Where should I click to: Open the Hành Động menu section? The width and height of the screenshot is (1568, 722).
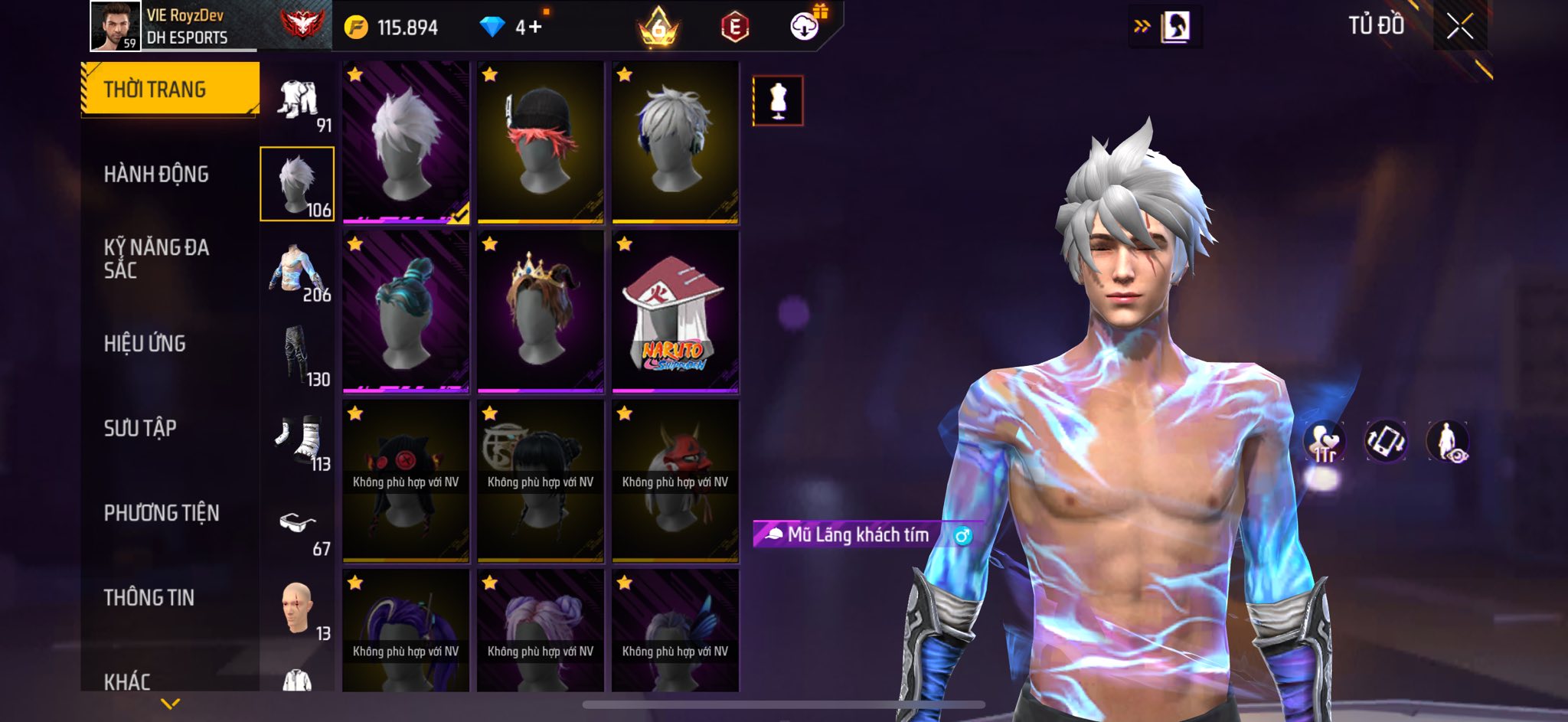pos(156,175)
